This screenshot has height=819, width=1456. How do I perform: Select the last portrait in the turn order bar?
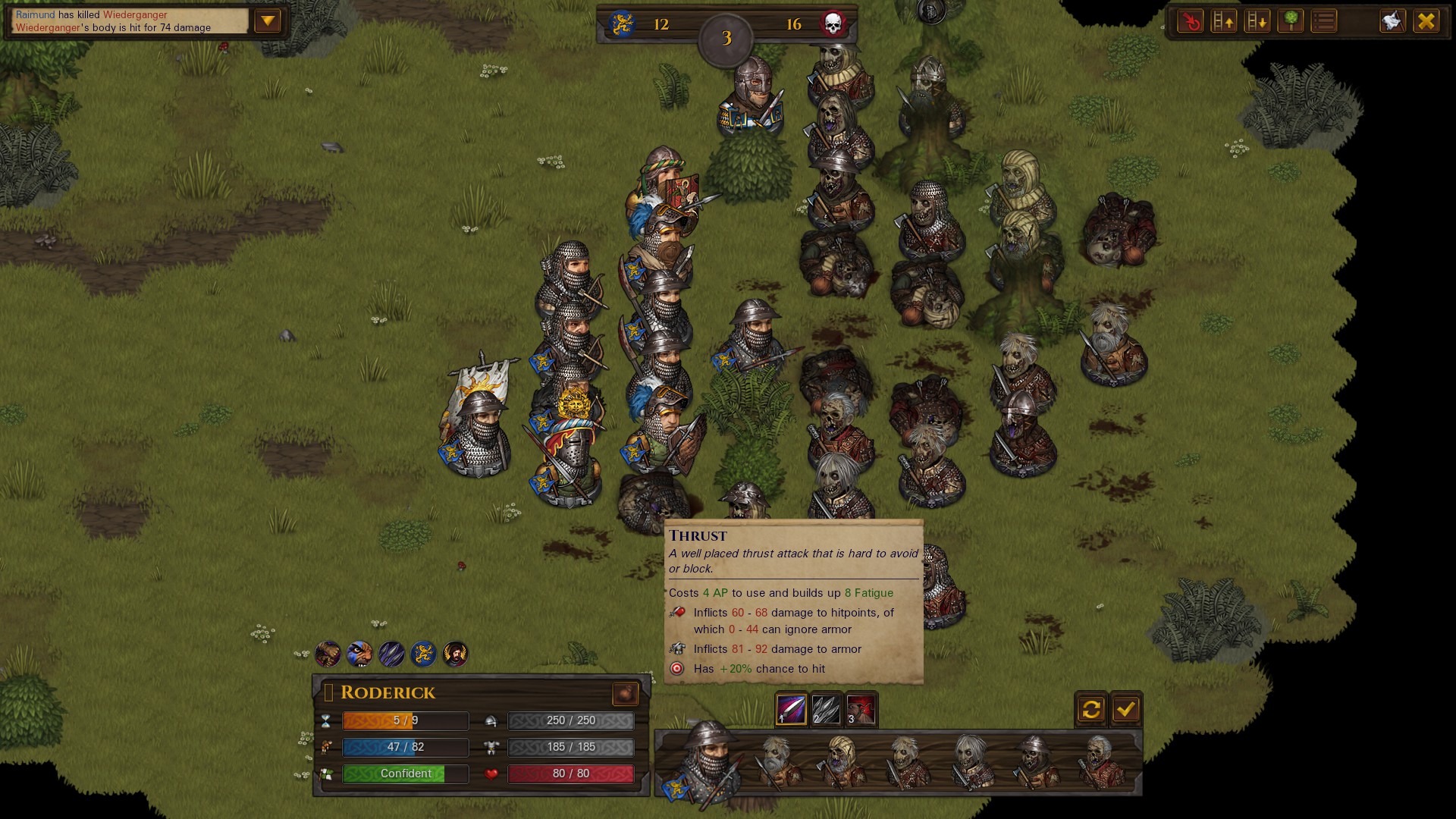1100,762
